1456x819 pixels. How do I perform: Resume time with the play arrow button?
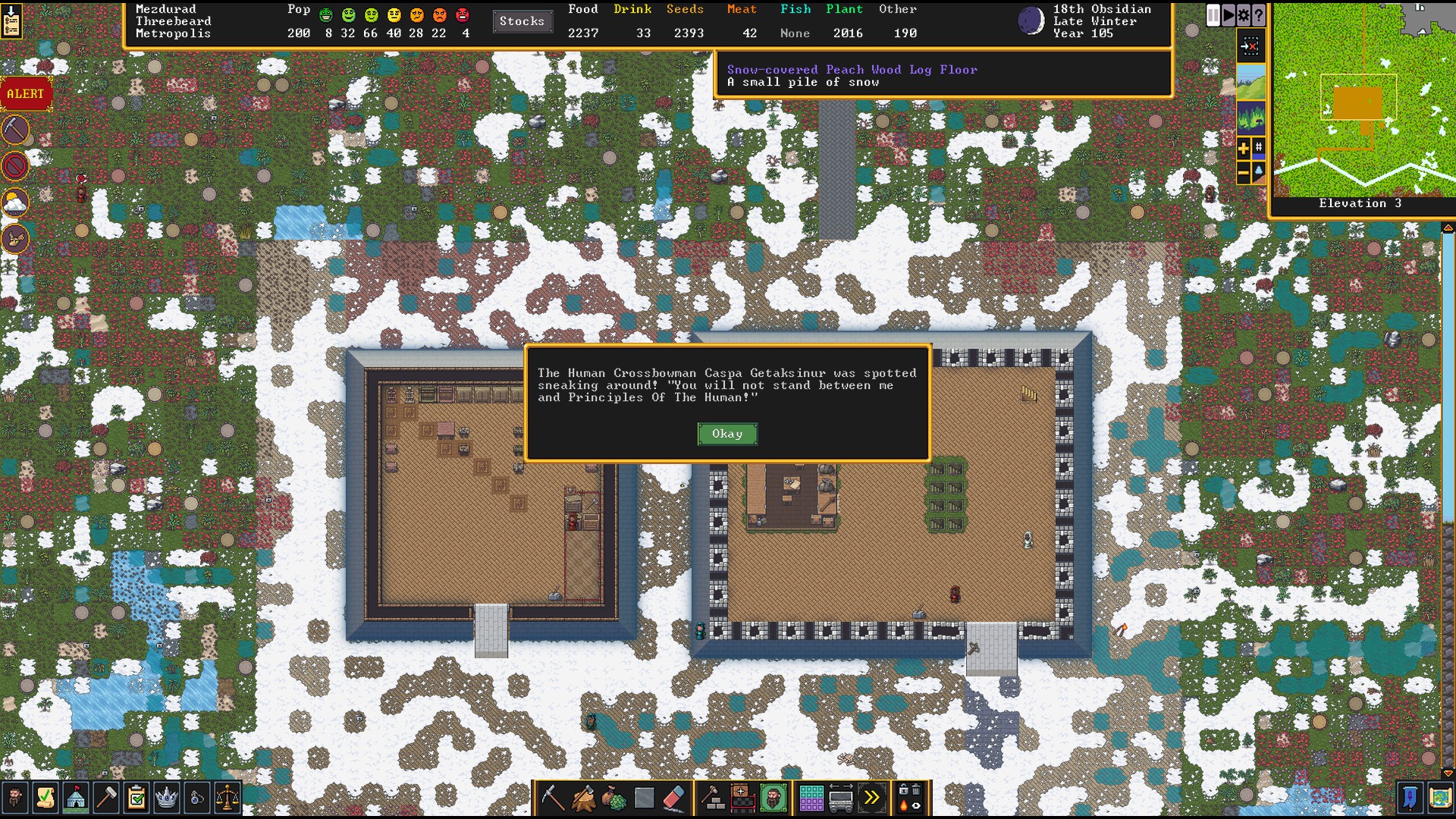click(x=1228, y=15)
